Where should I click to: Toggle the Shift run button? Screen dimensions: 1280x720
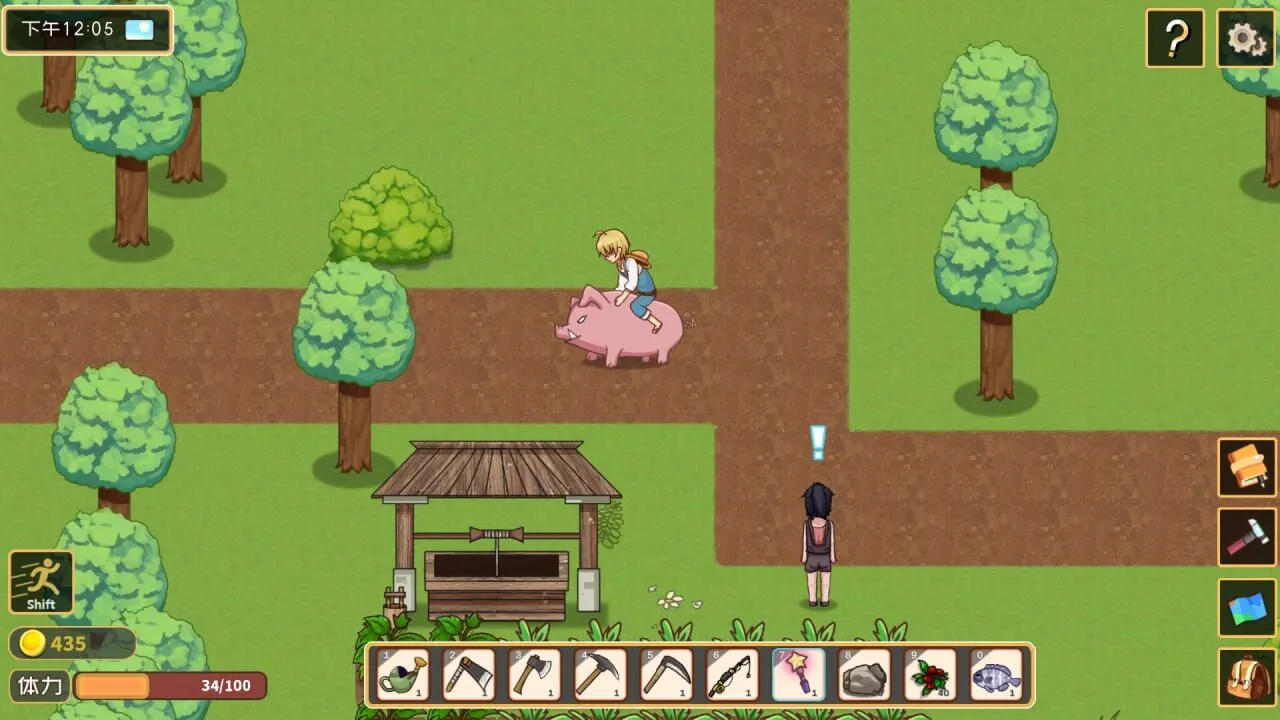pyautogui.click(x=41, y=581)
